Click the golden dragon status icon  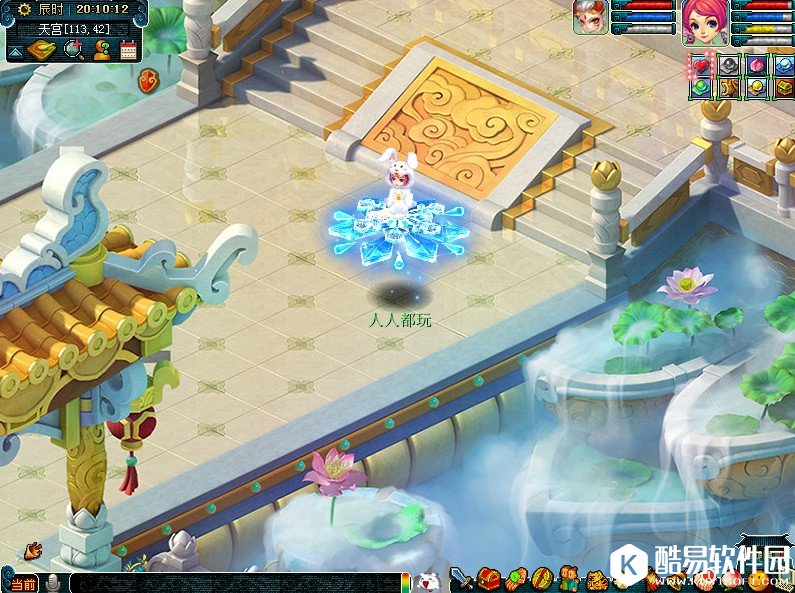(729, 88)
